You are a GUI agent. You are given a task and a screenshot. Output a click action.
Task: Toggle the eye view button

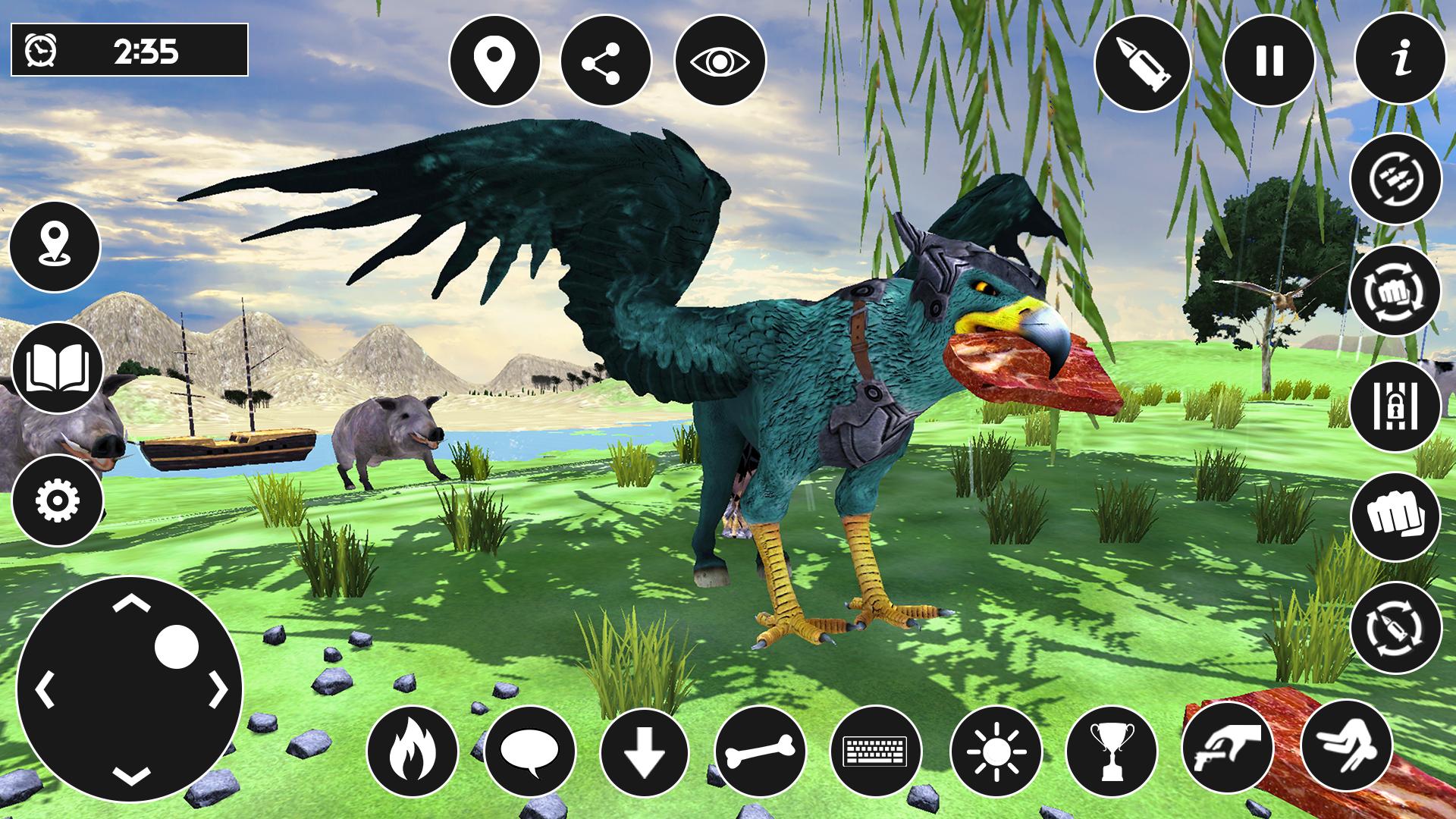(x=720, y=61)
